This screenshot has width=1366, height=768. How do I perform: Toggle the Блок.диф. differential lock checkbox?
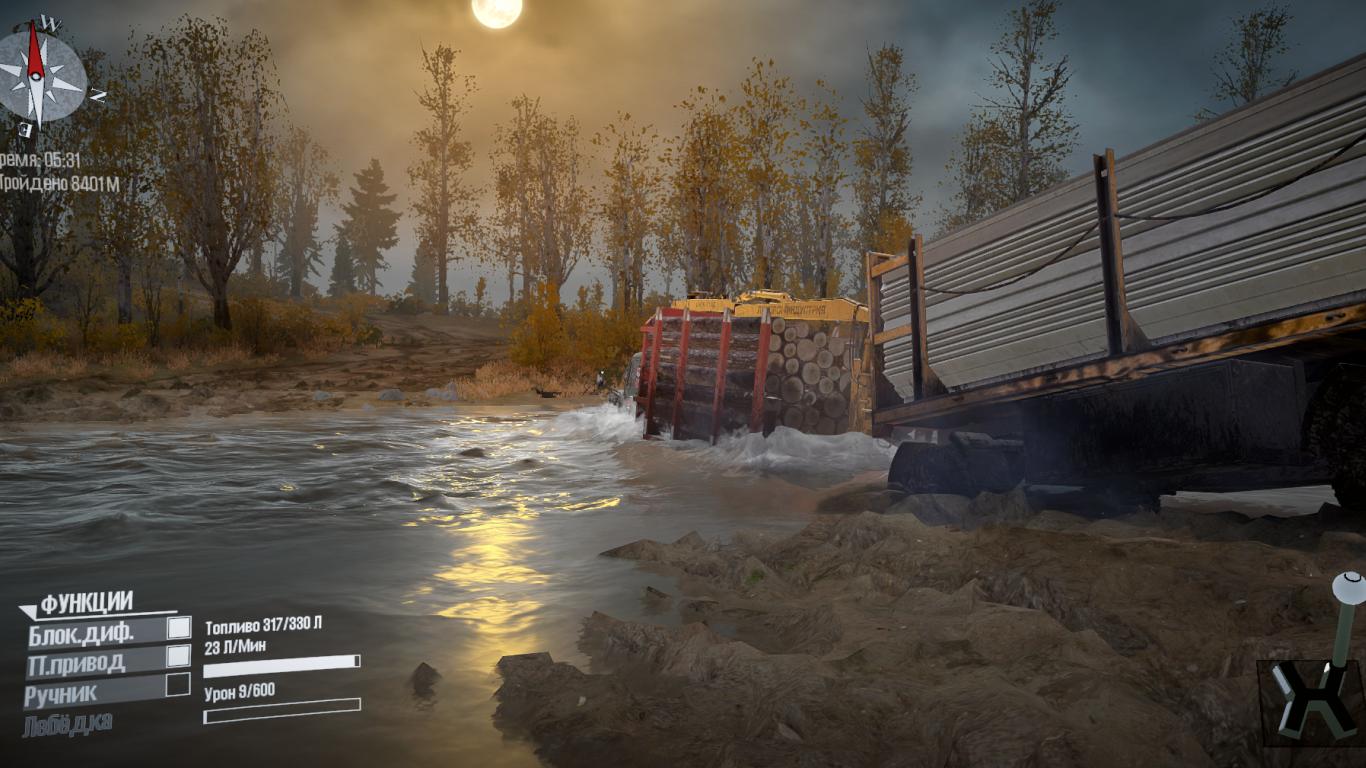178,628
